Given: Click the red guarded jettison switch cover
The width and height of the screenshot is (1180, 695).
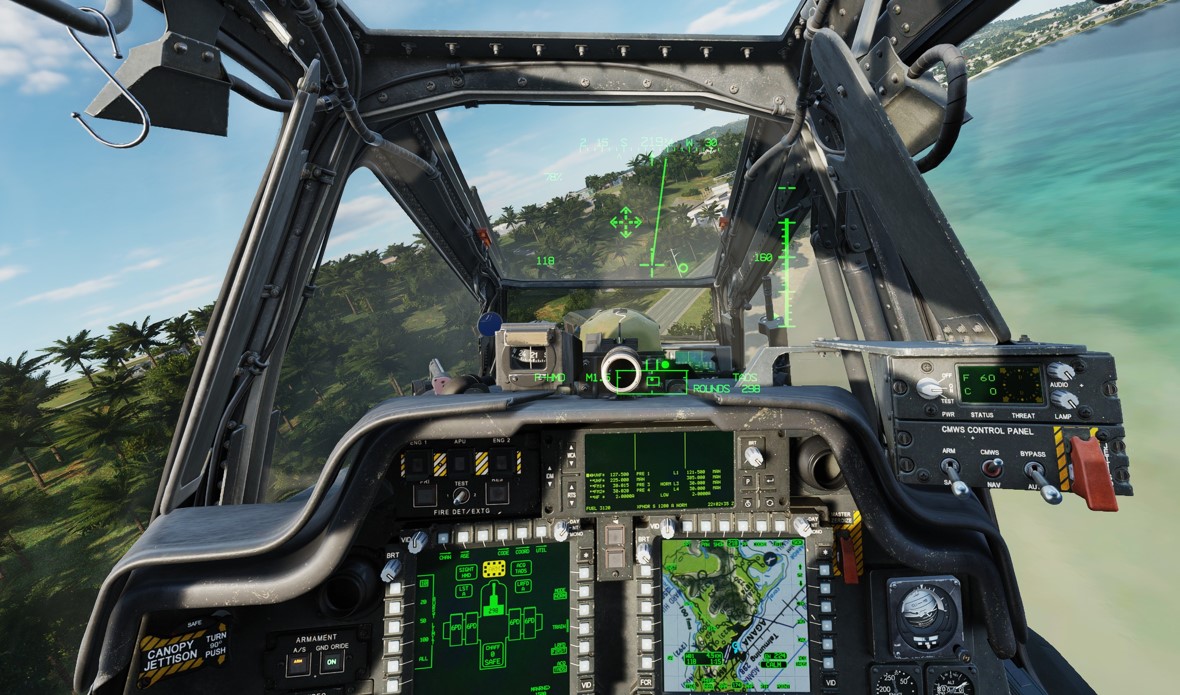Looking at the screenshot, I should [x=1092, y=472].
